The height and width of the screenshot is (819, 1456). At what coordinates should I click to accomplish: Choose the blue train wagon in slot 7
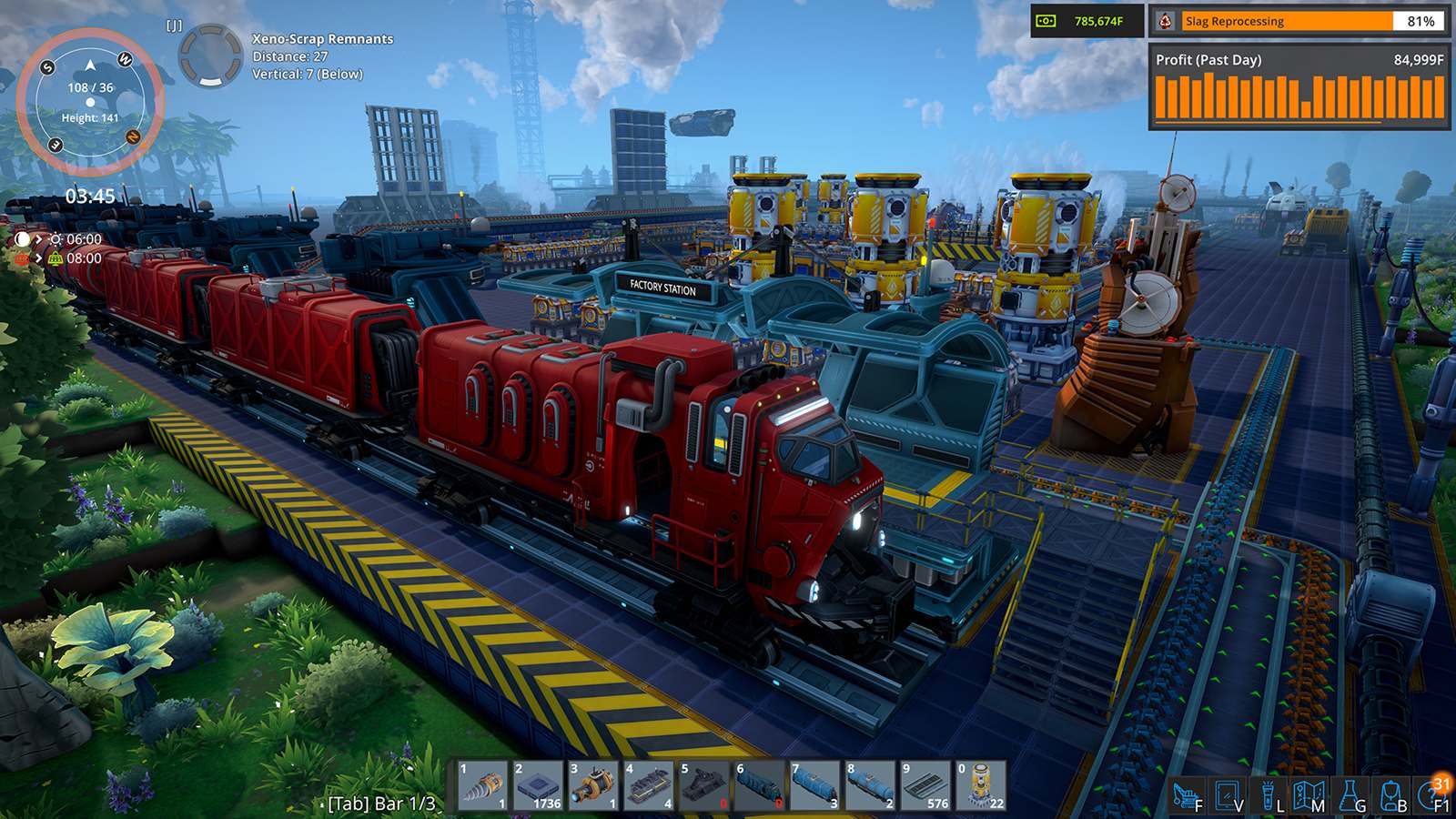[x=814, y=785]
